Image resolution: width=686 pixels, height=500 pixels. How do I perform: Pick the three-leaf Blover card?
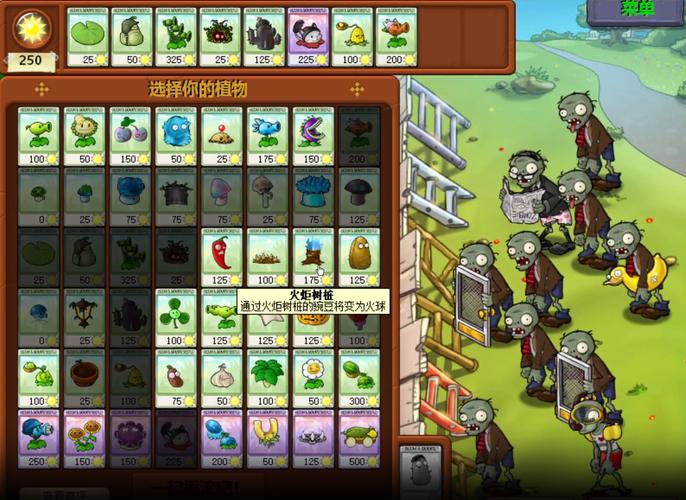176,317
